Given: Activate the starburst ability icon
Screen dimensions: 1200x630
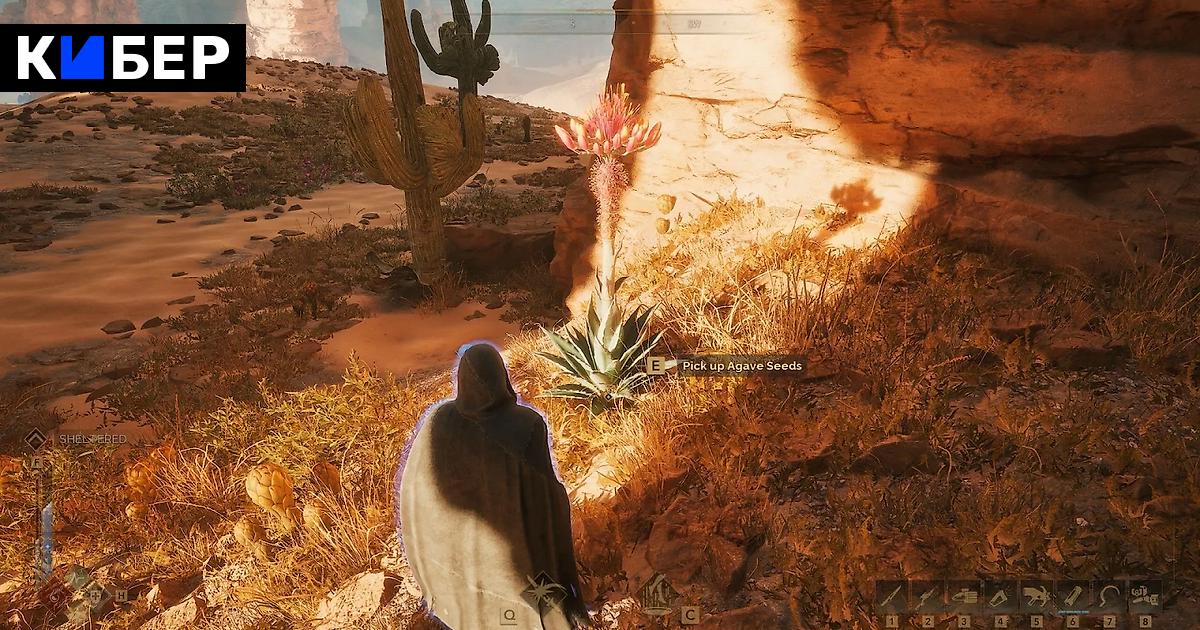Looking at the screenshot, I should click(546, 592).
